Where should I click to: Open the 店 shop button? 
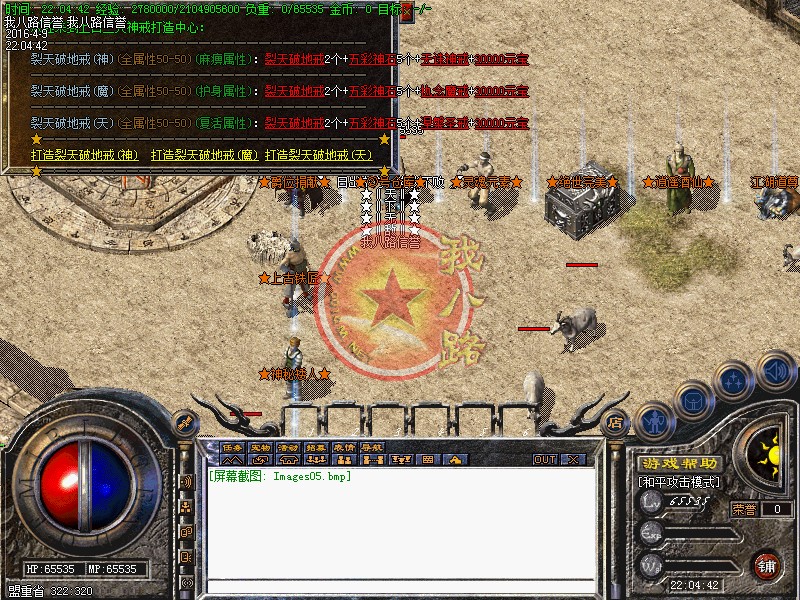pyautogui.click(x=615, y=420)
